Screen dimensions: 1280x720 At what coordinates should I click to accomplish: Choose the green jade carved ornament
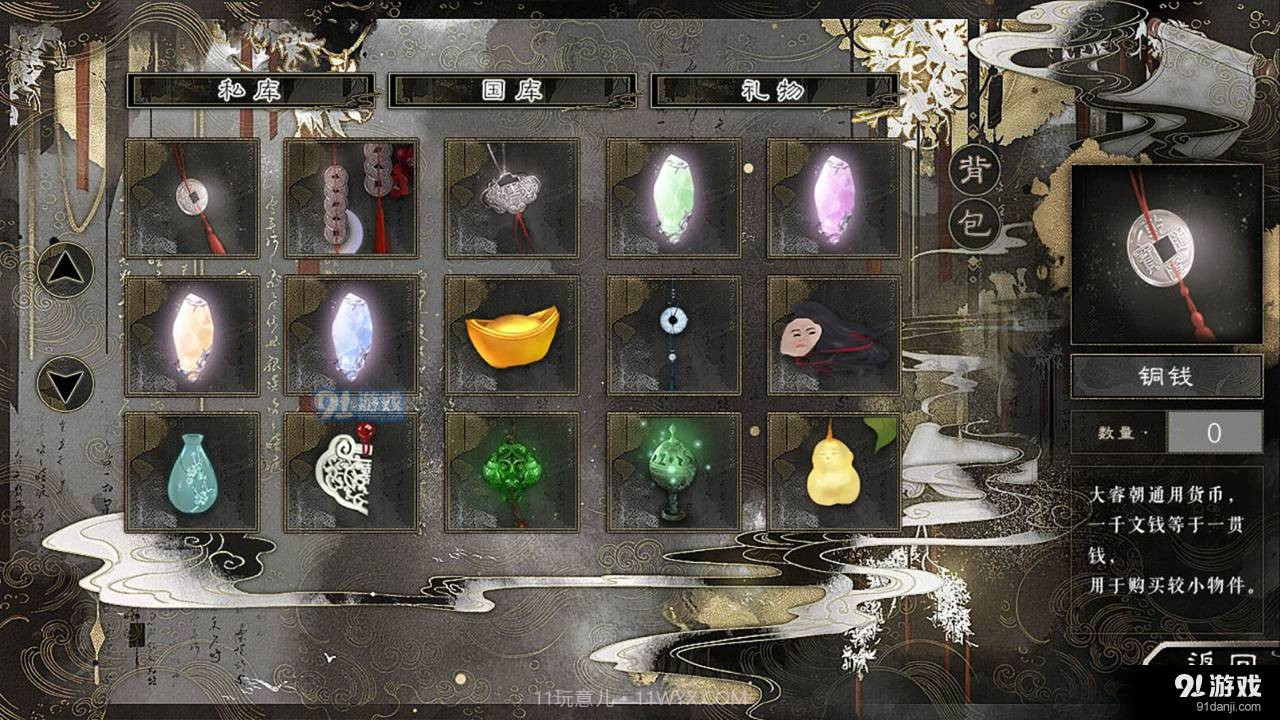tap(512, 472)
